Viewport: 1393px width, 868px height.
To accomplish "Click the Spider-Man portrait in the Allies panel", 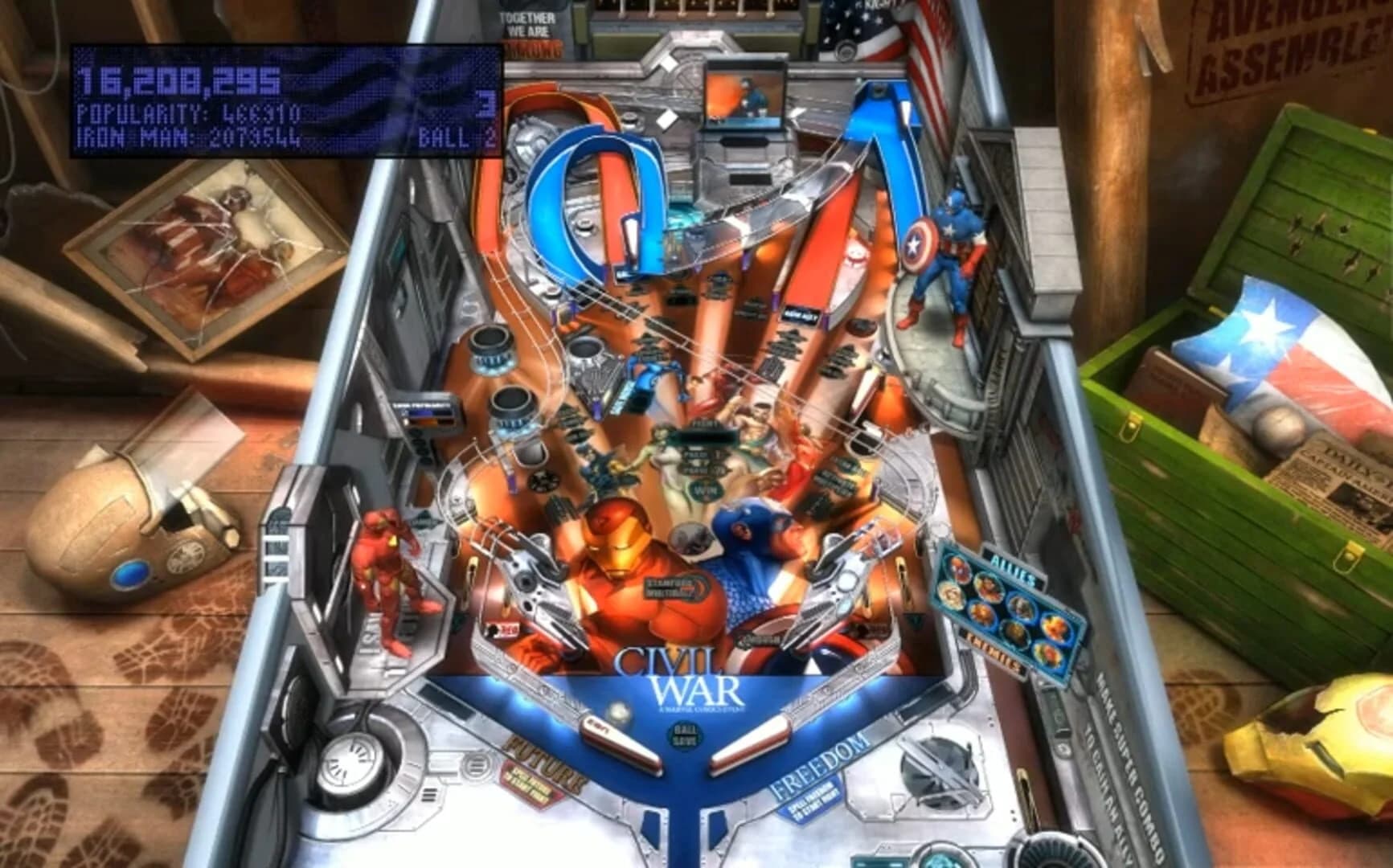I will coord(961,568).
